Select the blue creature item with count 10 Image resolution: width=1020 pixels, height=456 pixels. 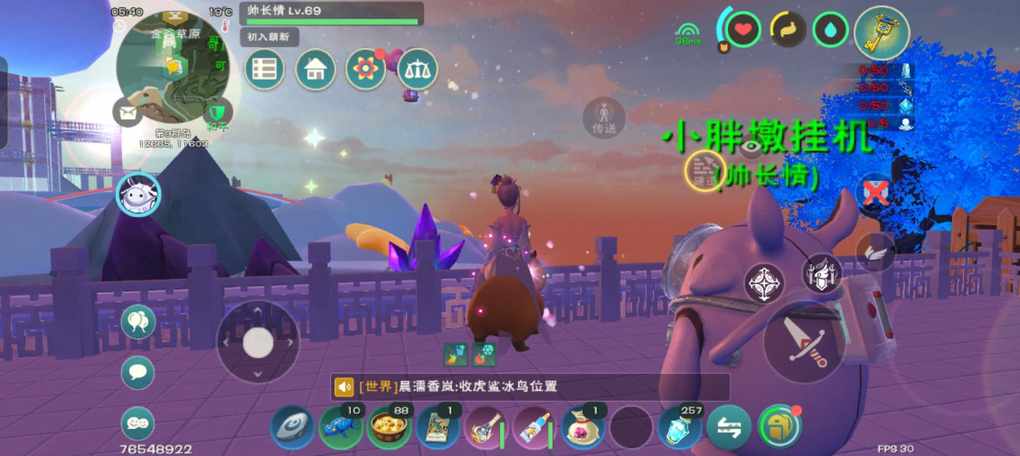click(341, 428)
